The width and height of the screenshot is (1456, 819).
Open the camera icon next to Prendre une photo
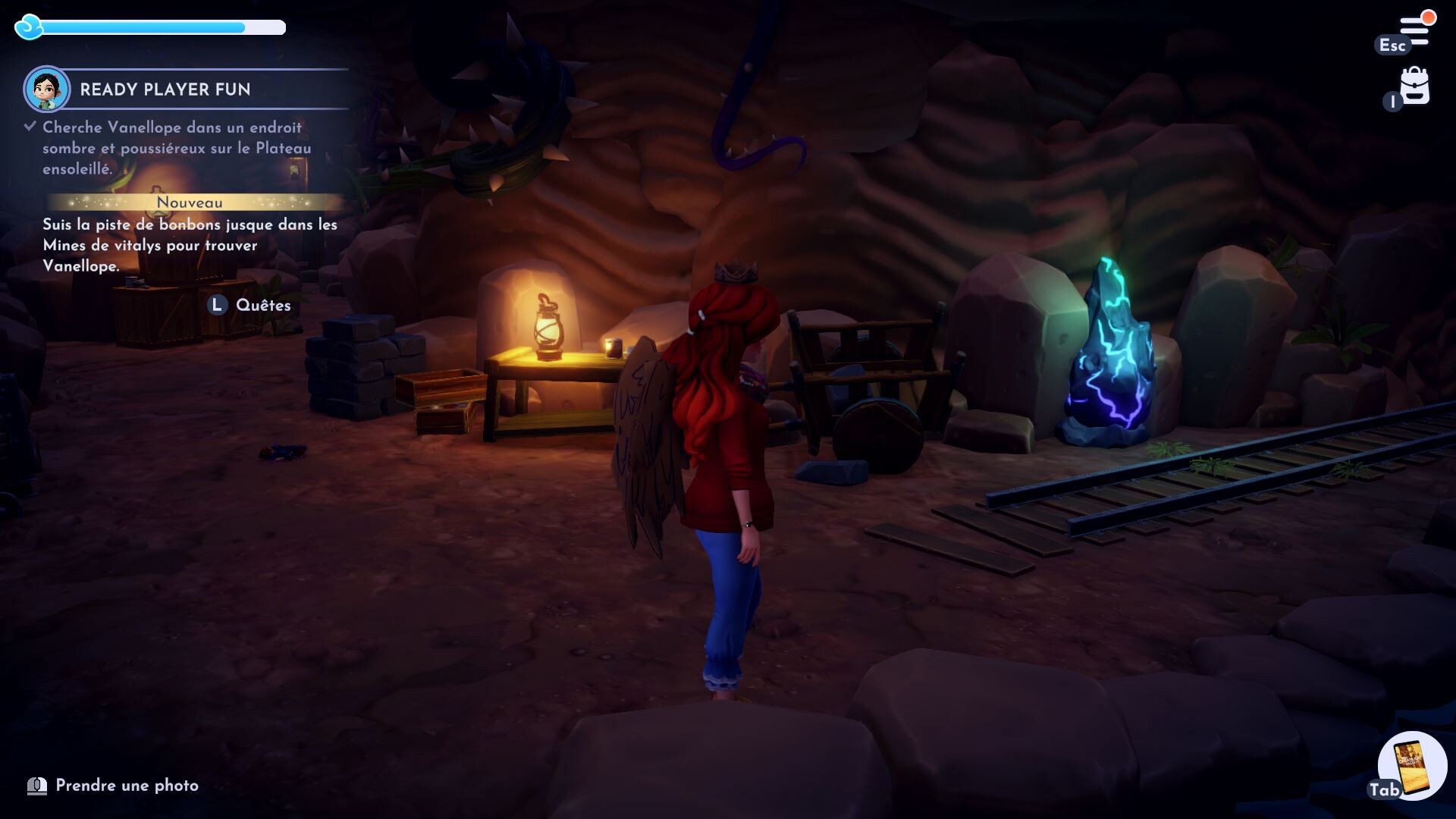(x=37, y=786)
